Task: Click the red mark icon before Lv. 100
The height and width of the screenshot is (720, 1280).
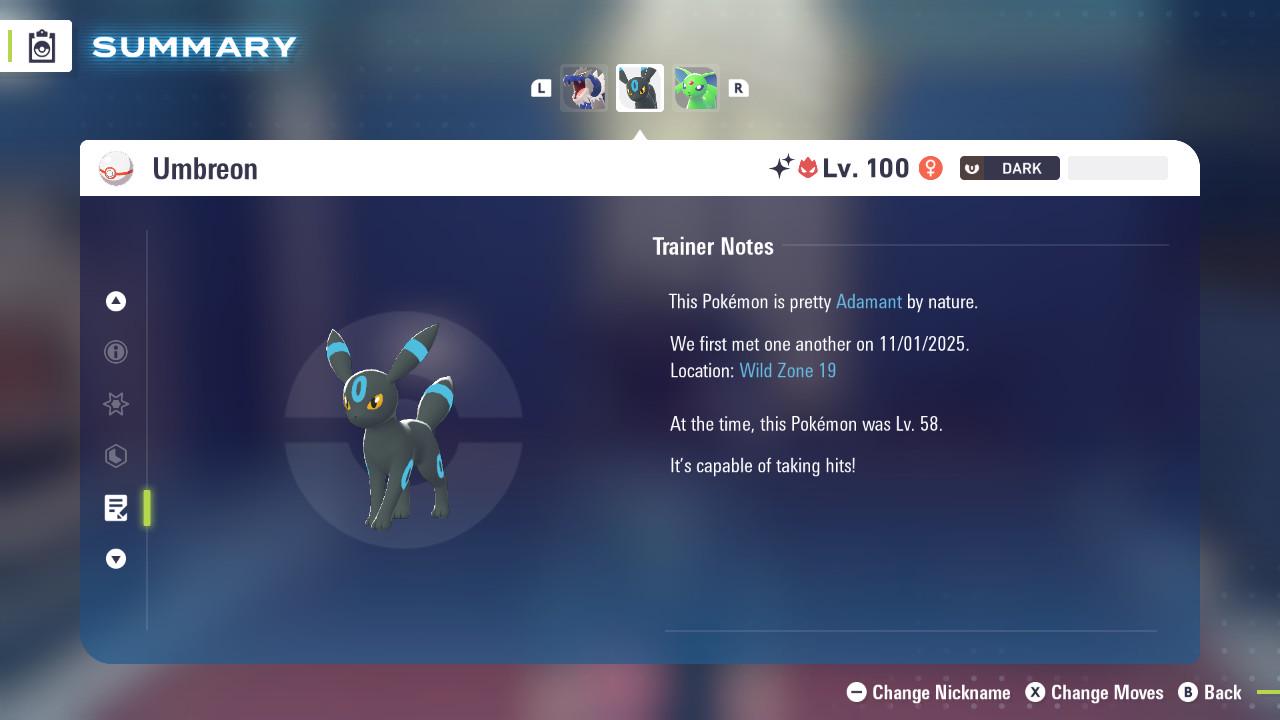Action: (808, 168)
